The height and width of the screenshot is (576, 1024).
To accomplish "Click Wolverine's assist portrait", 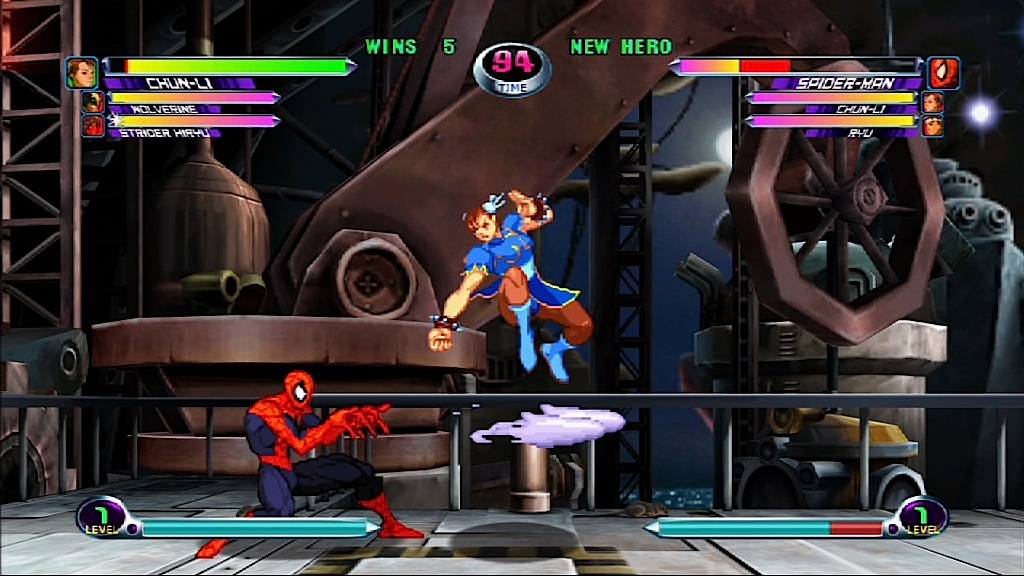I will 93,102.
